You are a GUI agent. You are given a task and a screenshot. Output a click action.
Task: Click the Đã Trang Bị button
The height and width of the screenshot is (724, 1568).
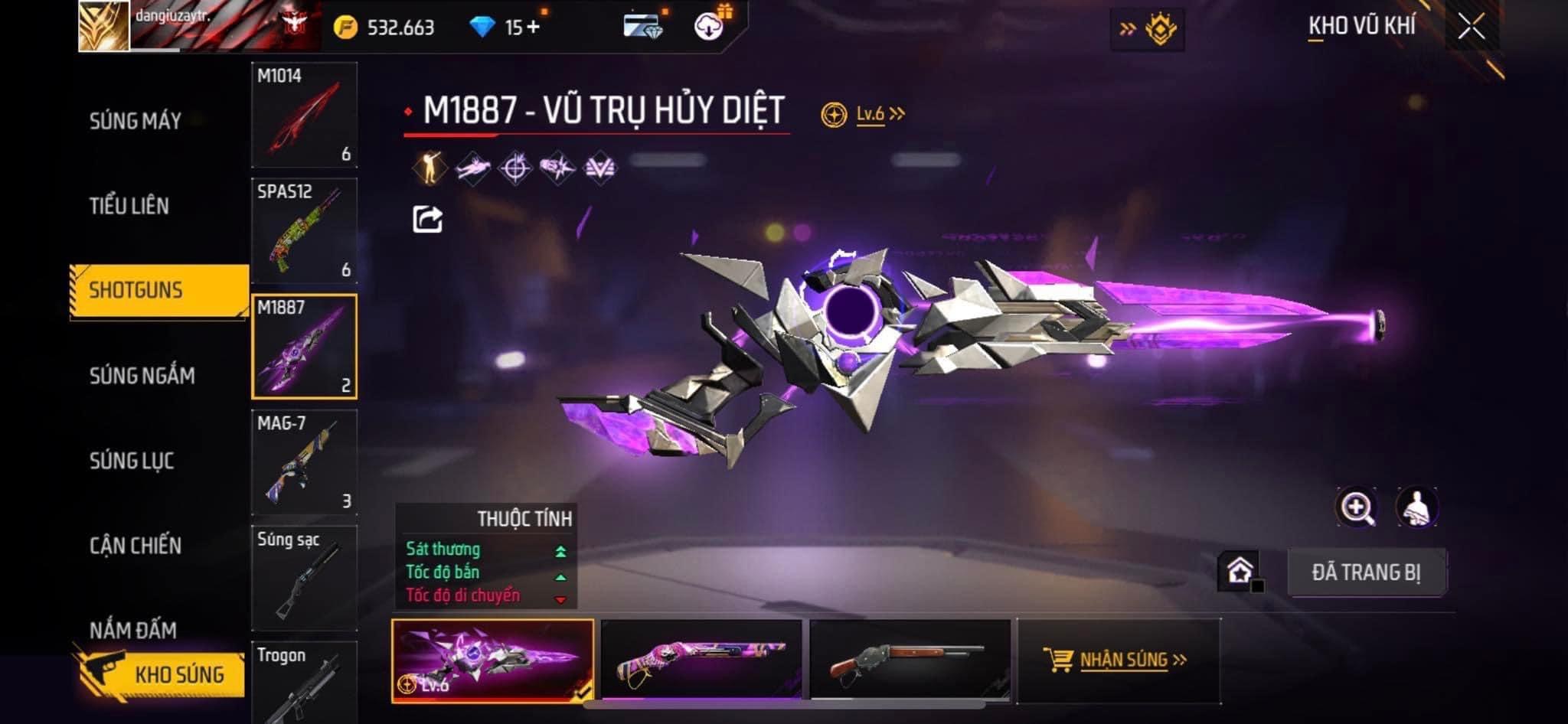[x=1366, y=572]
